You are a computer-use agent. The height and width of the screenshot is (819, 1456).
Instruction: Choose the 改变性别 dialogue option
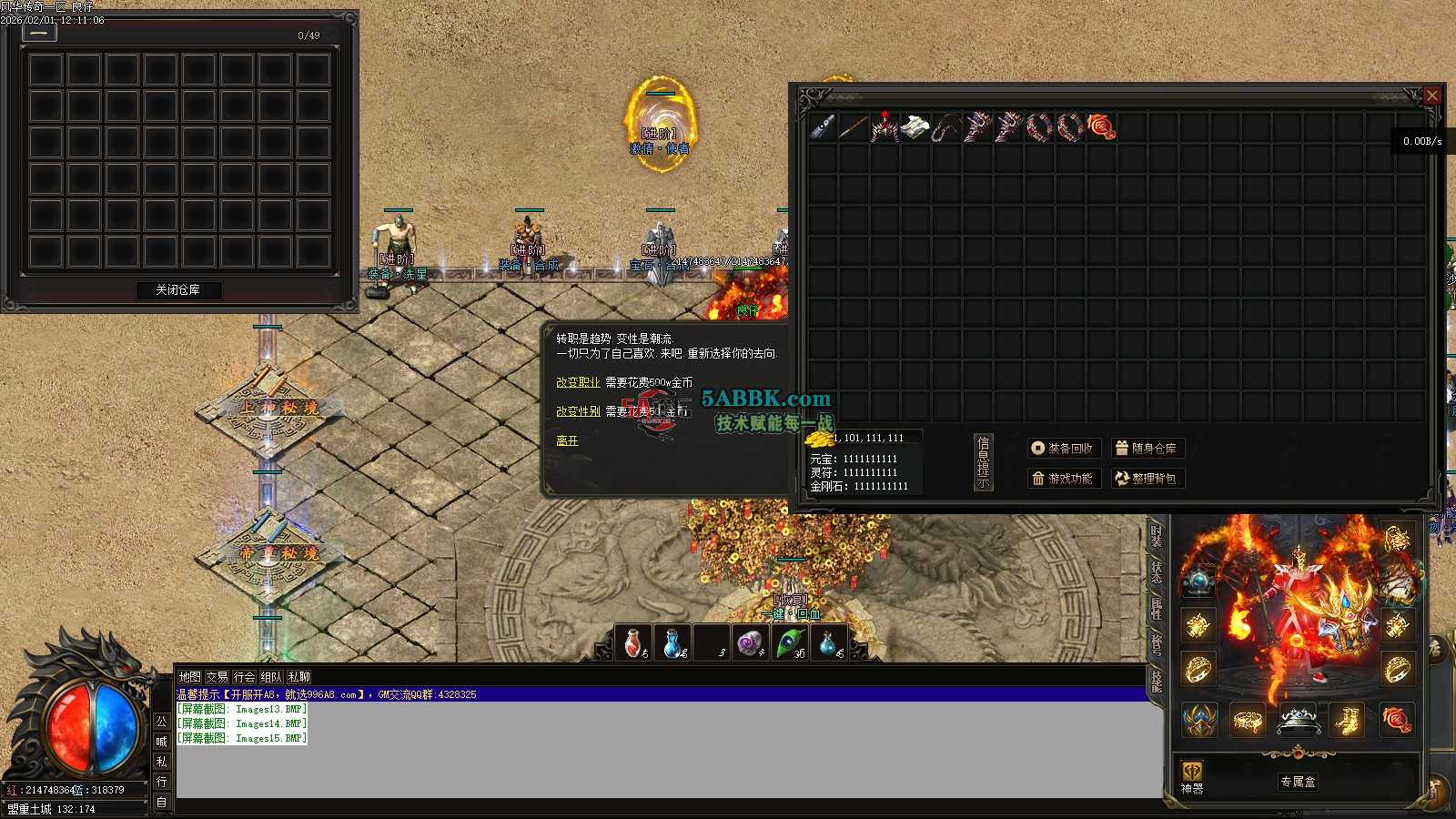[578, 411]
